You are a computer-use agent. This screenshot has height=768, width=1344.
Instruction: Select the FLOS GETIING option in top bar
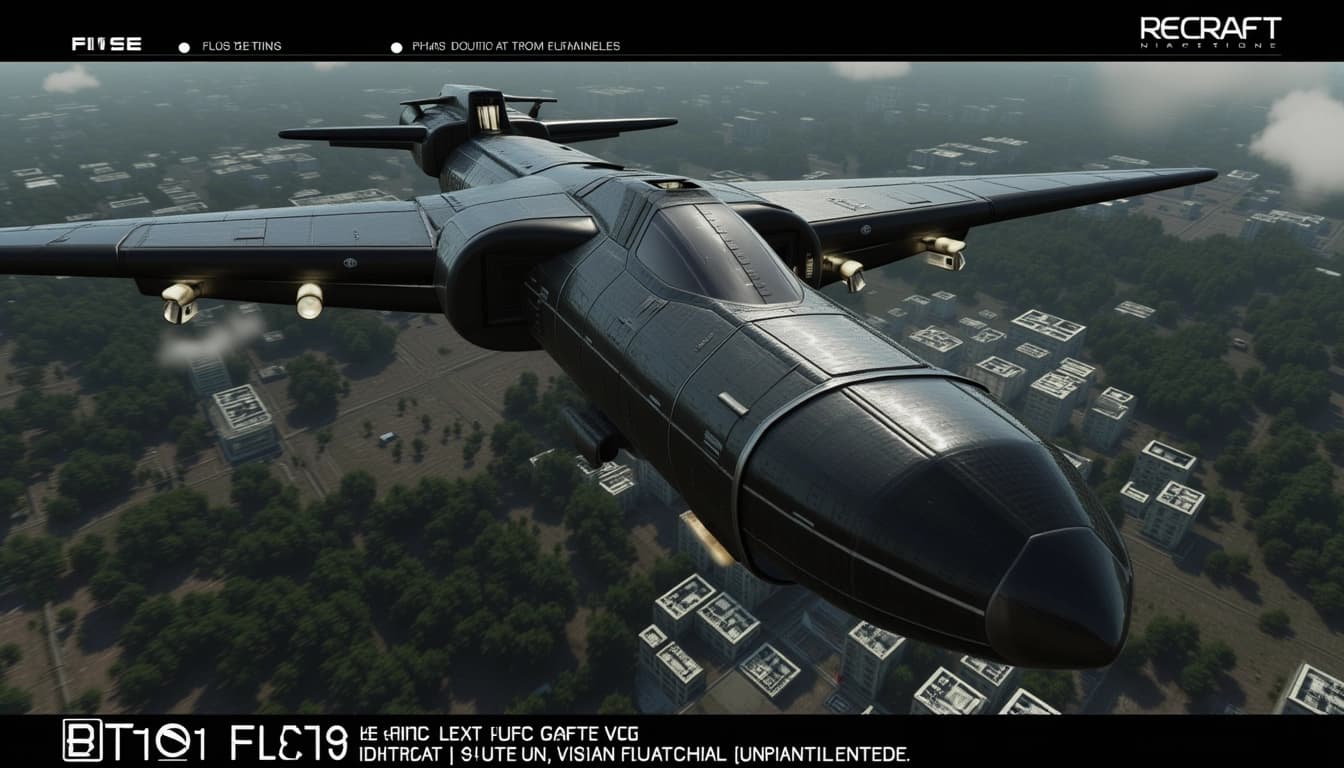(241, 46)
